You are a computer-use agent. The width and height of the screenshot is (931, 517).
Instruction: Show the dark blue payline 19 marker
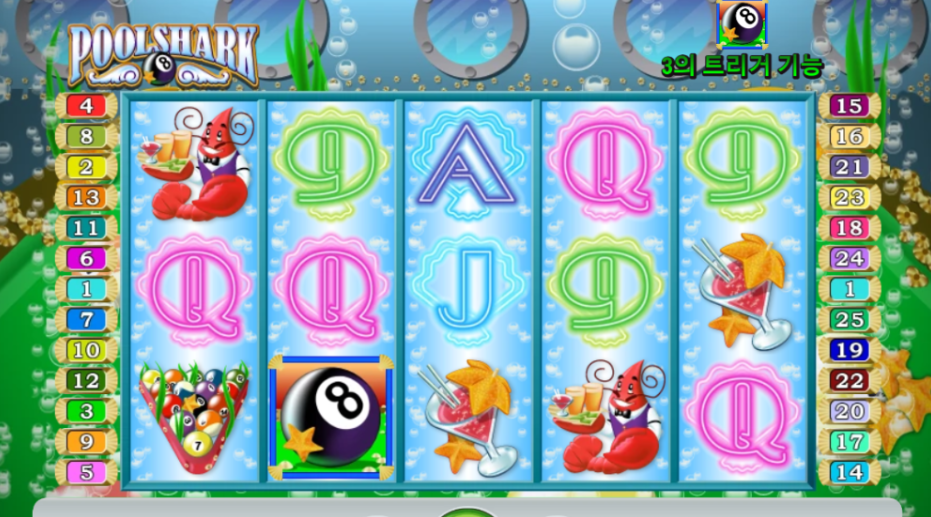coord(848,350)
